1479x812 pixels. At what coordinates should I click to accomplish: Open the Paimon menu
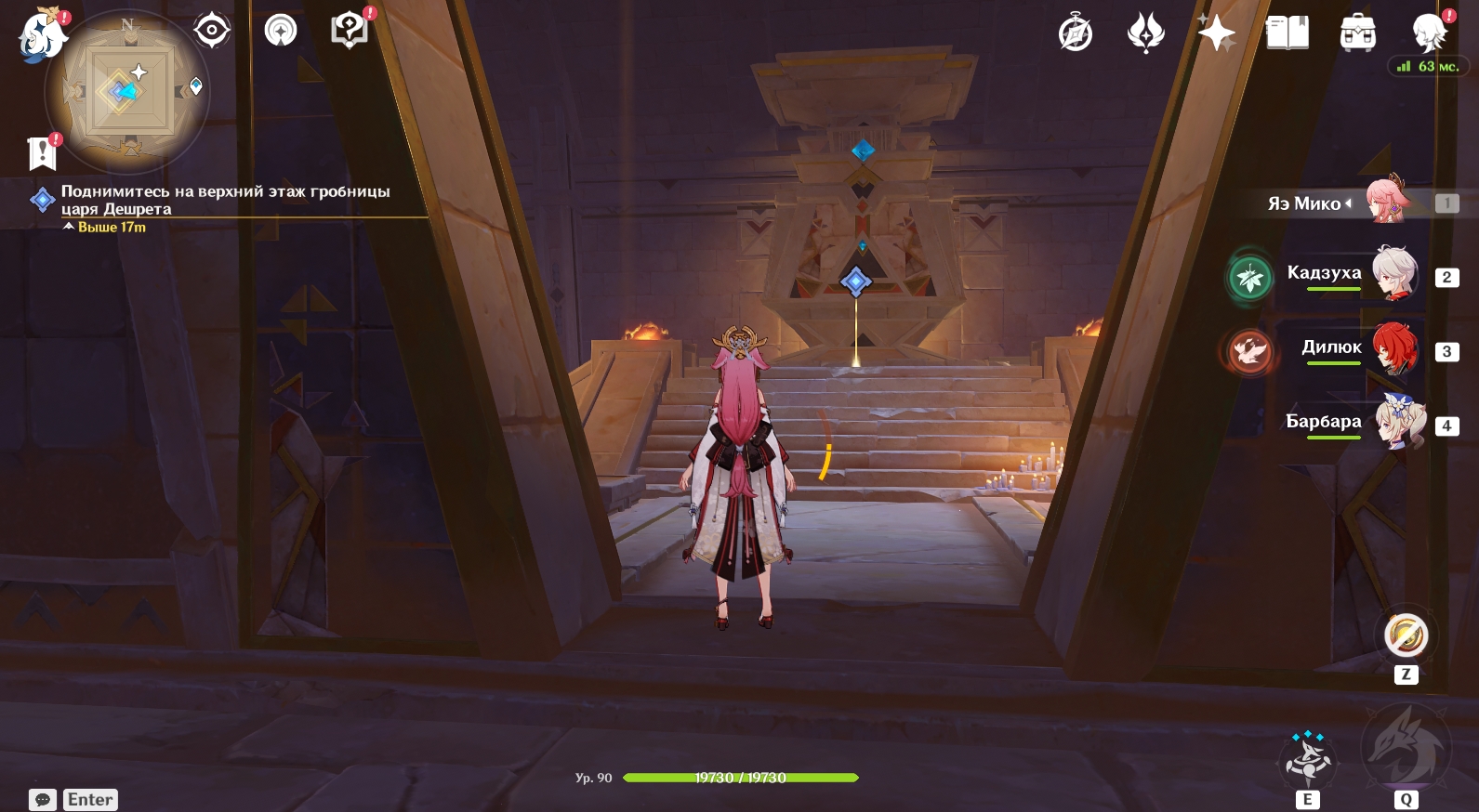42,36
